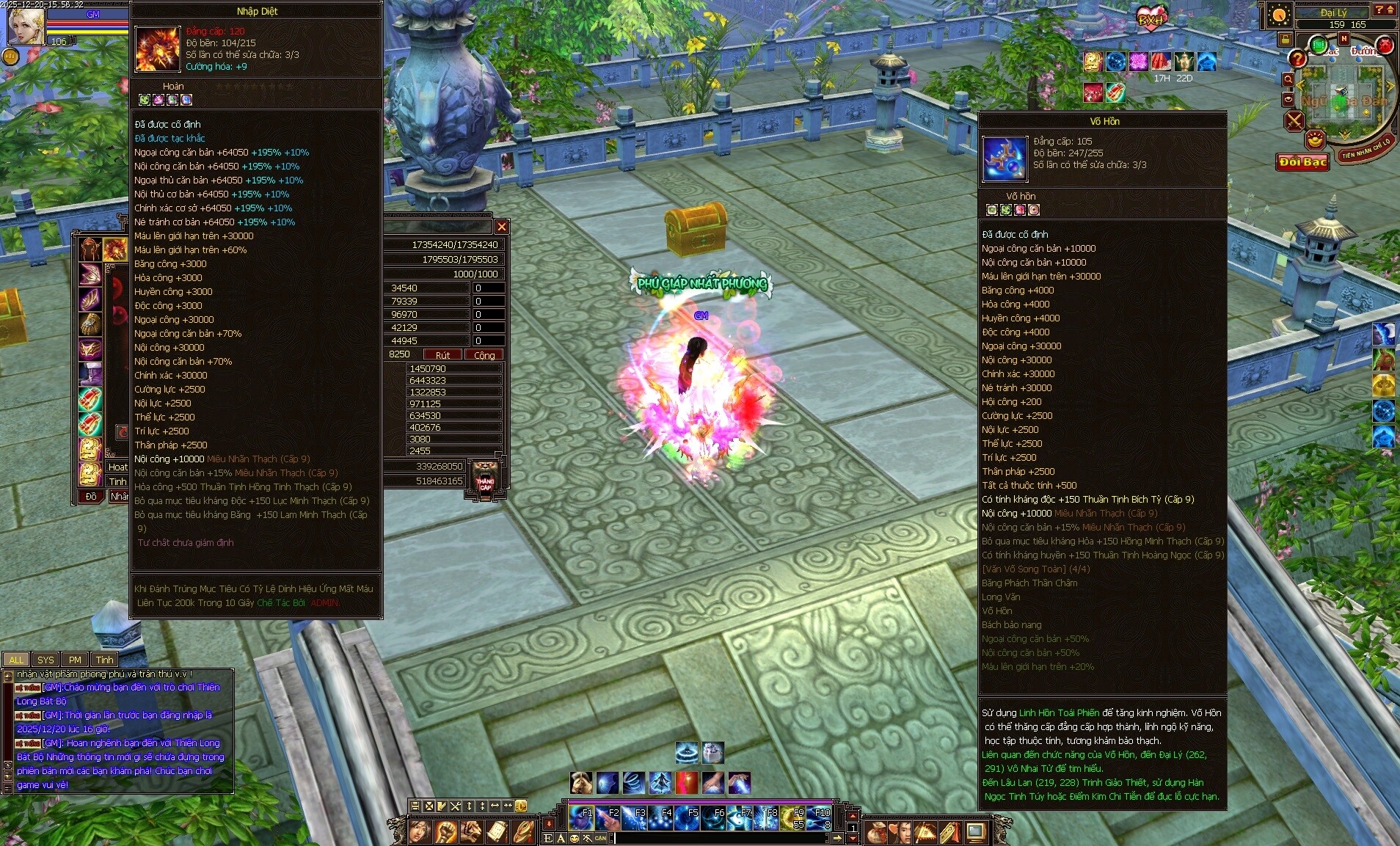Viewport: 1400px width, 846px height.
Task: Select the golden gloves equipment slot
Action: point(90,323)
